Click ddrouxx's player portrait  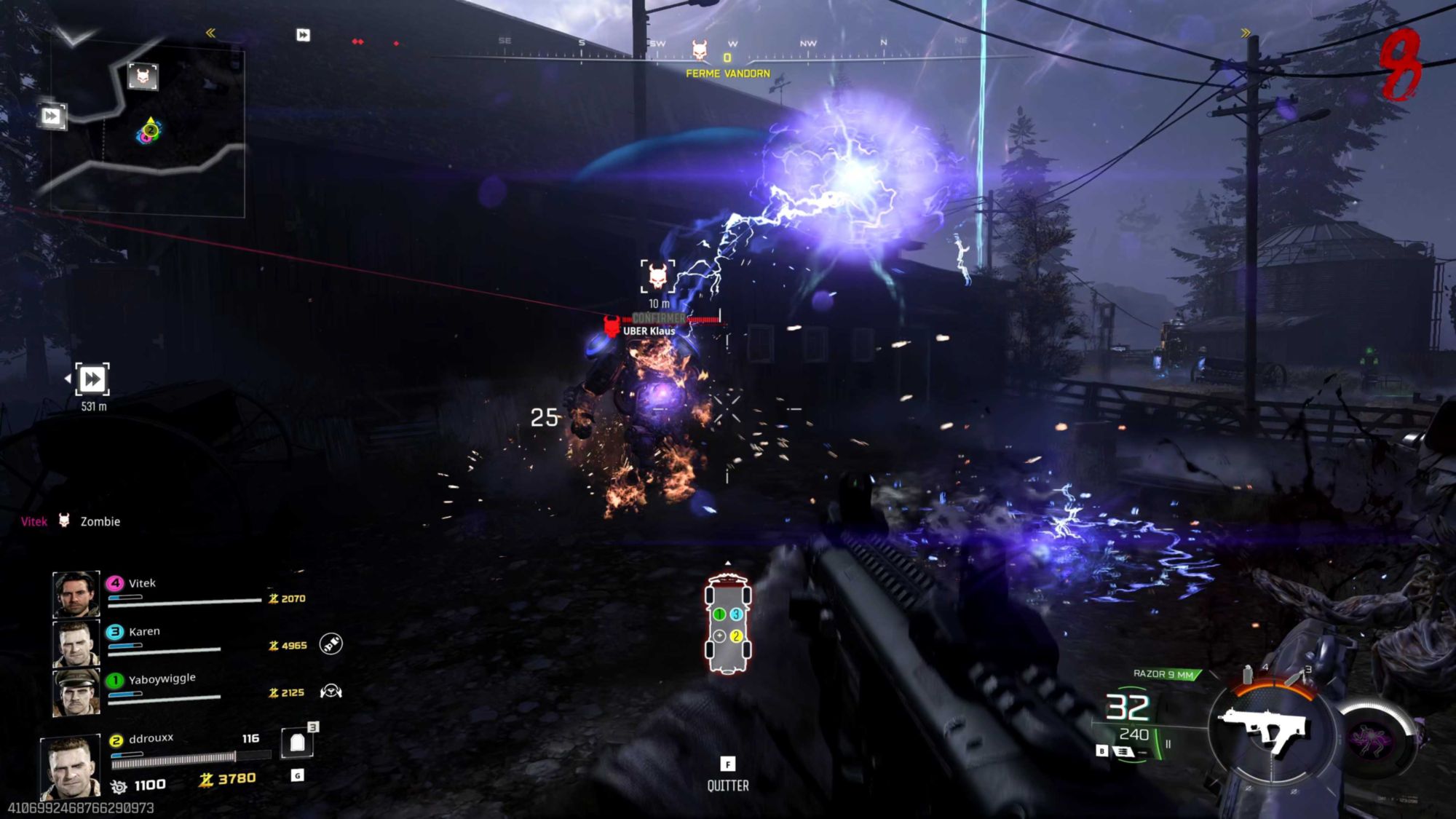pyautogui.click(x=70, y=767)
